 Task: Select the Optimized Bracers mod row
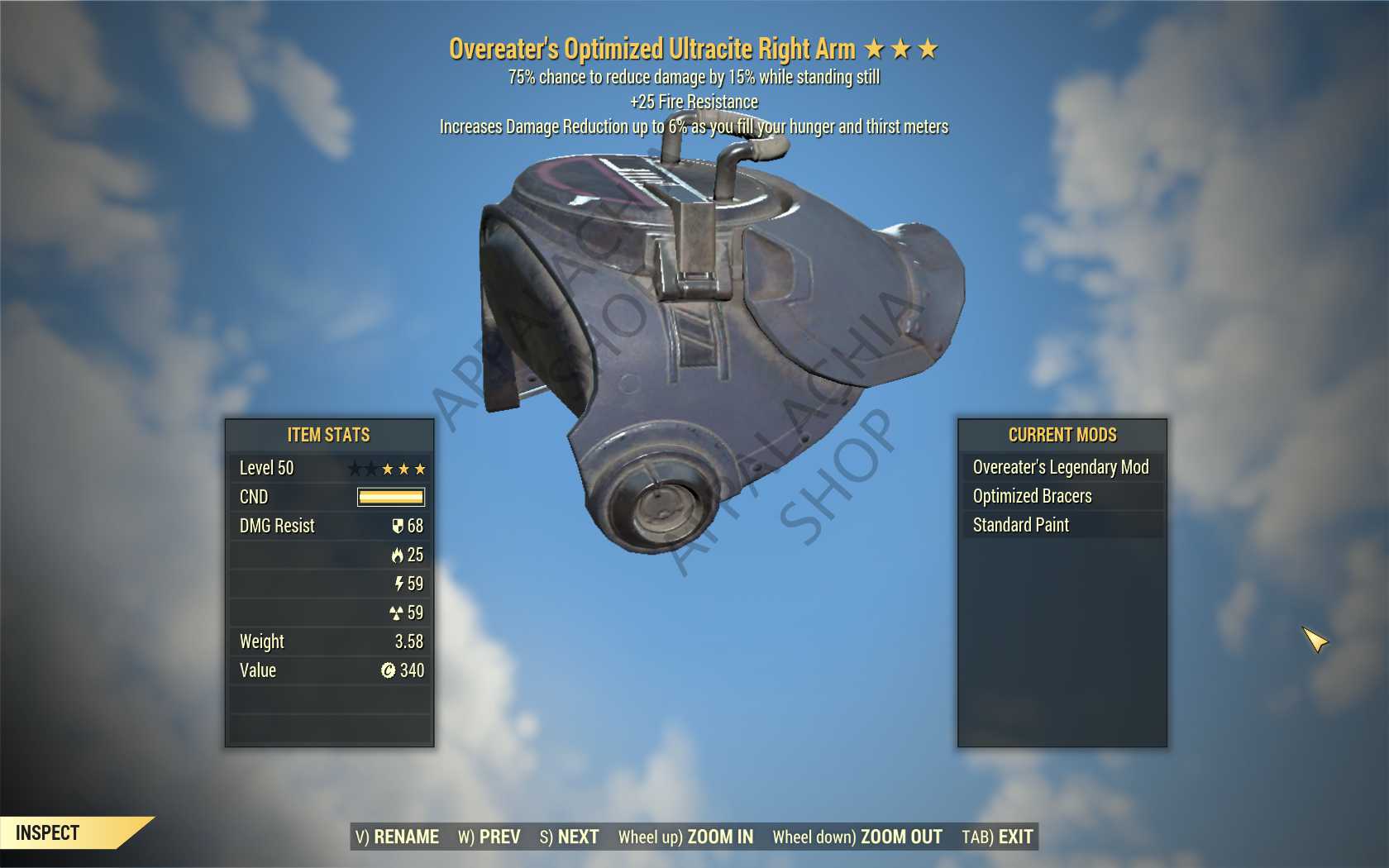[x=1061, y=496]
